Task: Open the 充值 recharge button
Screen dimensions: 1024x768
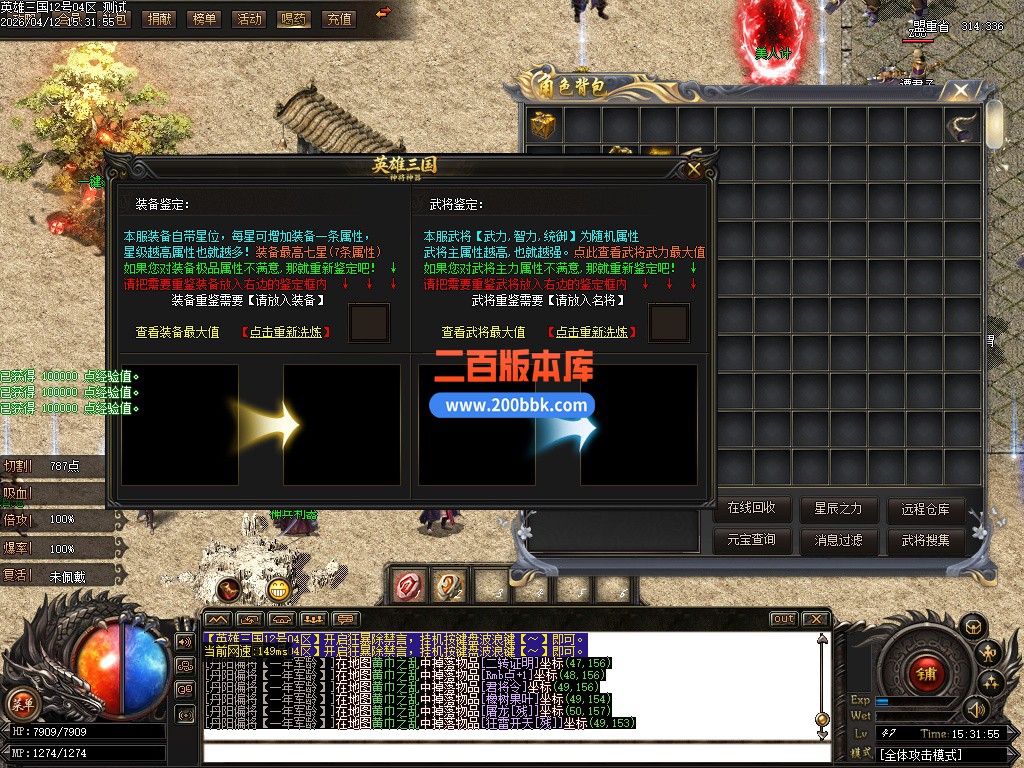Action: click(x=339, y=18)
